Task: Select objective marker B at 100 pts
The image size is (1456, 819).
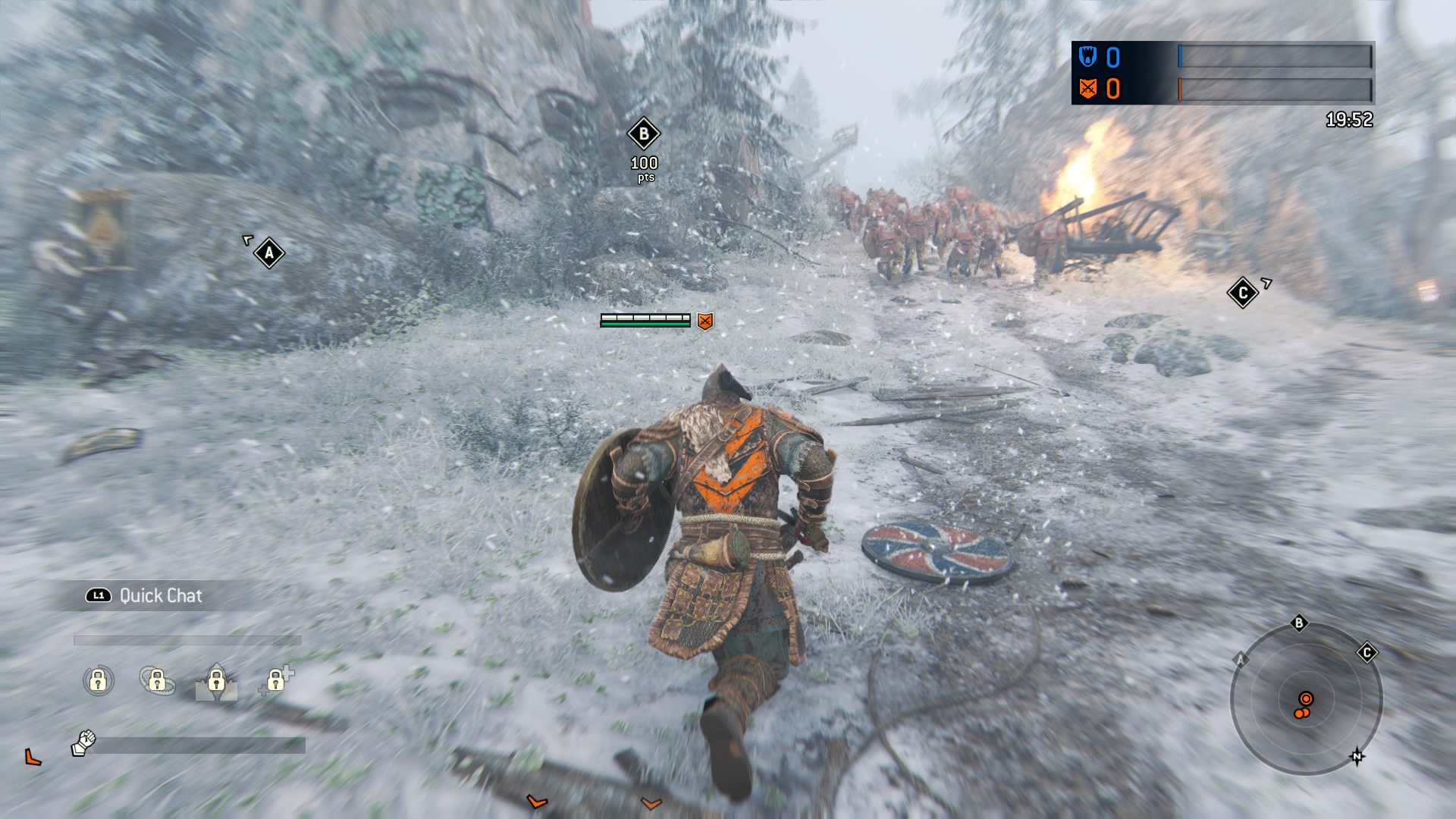Action: pos(644,133)
